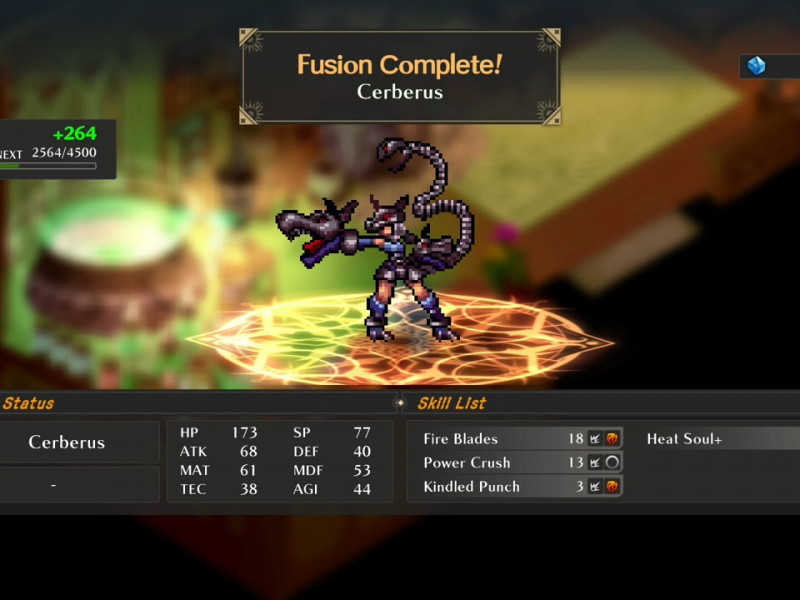Choose the Power Crush skill entry
Viewport: 800px width, 600px height.
tap(518, 462)
